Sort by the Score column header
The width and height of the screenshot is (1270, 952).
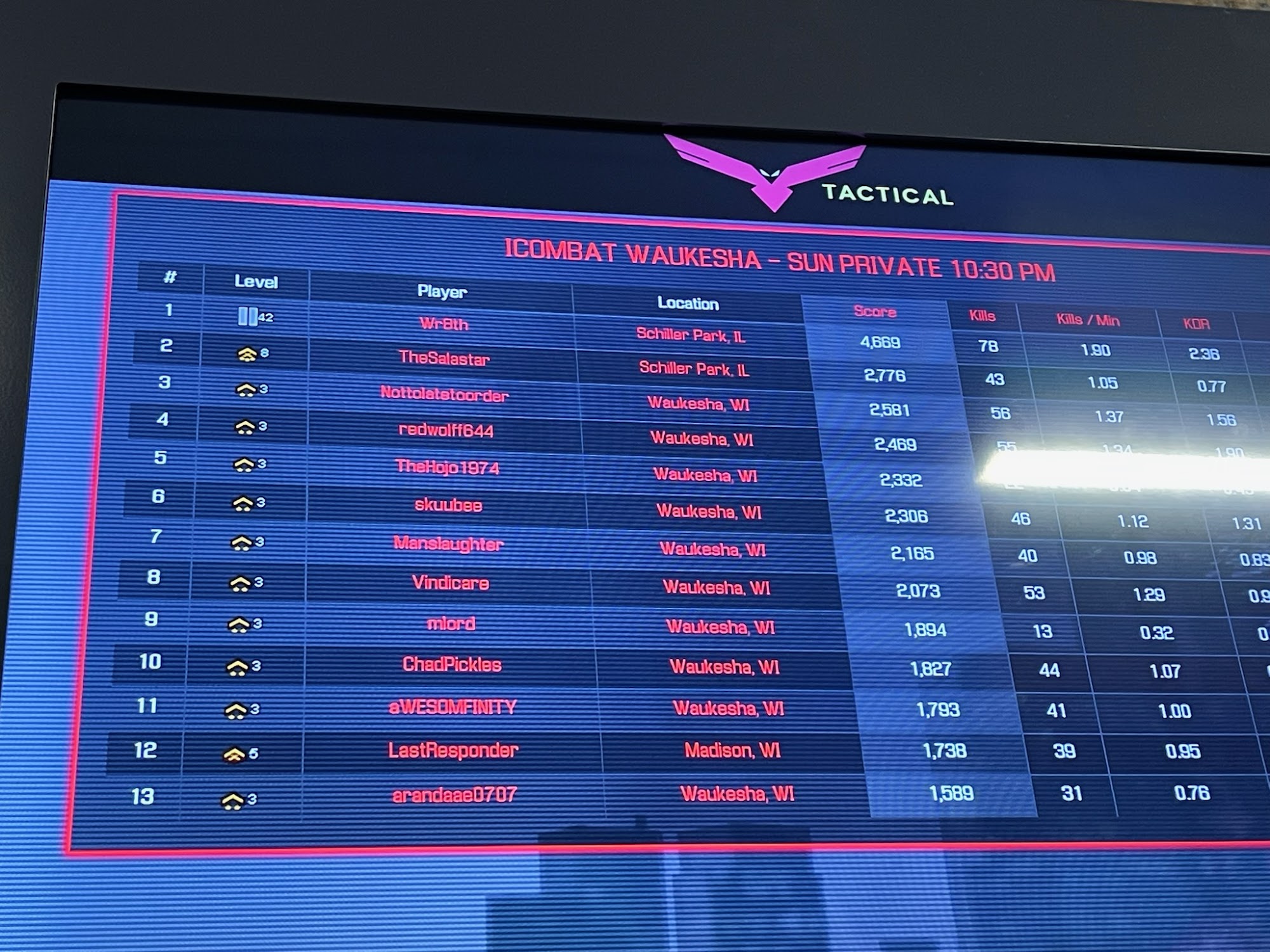pyautogui.click(x=874, y=311)
